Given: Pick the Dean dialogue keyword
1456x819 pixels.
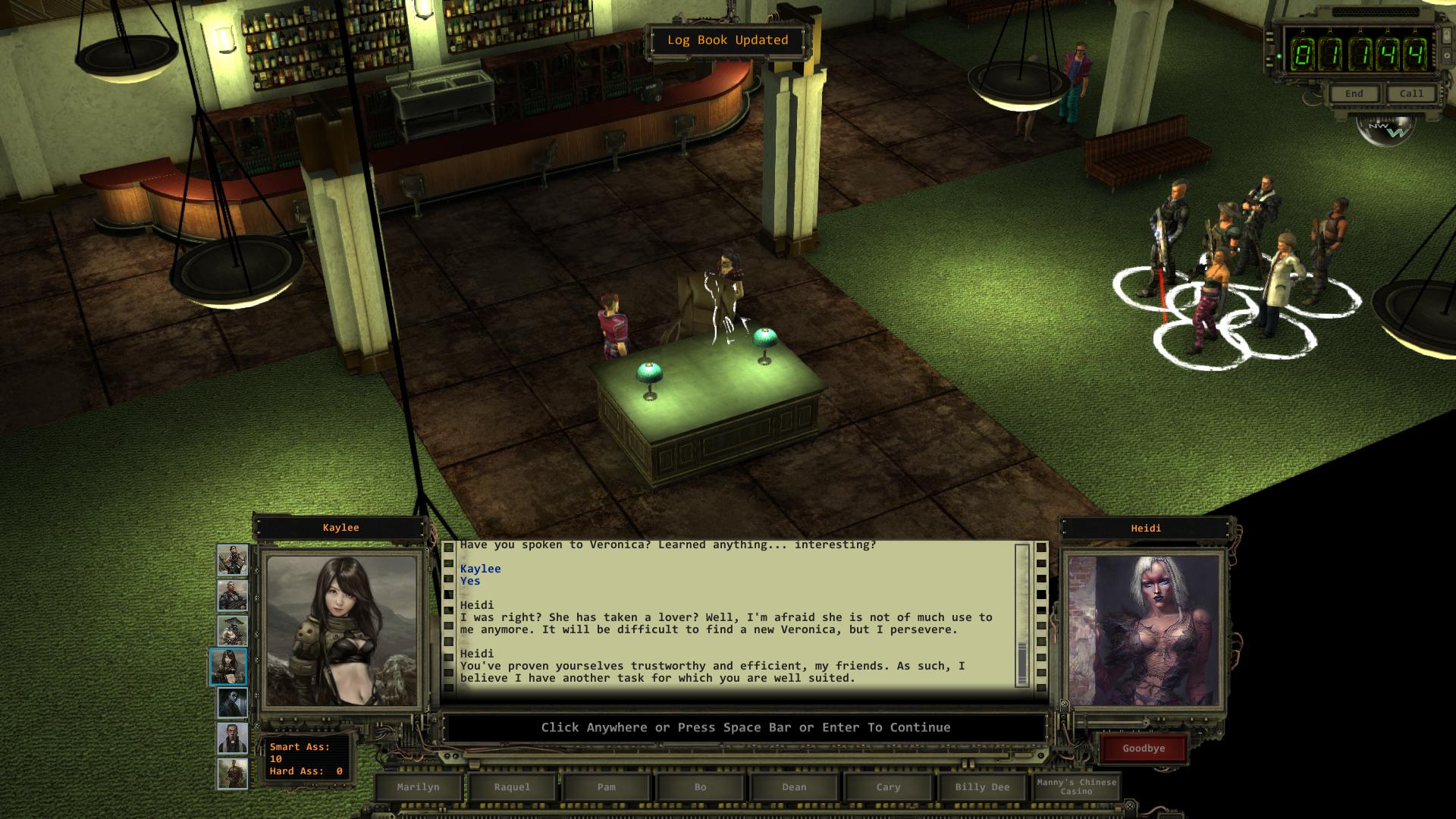Looking at the screenshot, I should click(x=794, y=787).
